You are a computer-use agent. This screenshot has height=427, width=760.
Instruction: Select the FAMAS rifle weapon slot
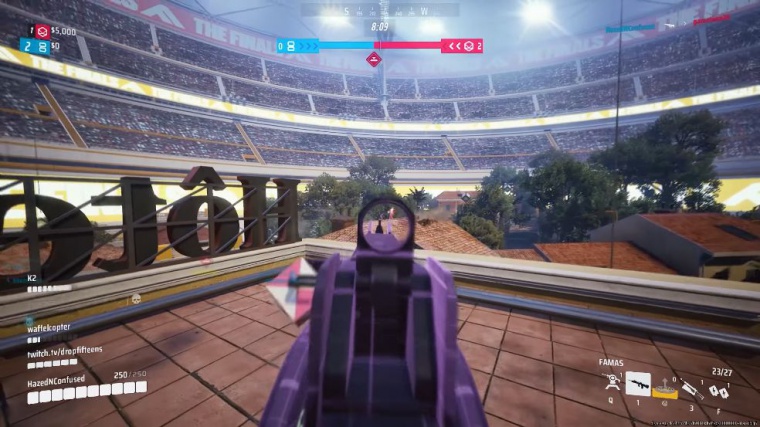pos(638,383)
